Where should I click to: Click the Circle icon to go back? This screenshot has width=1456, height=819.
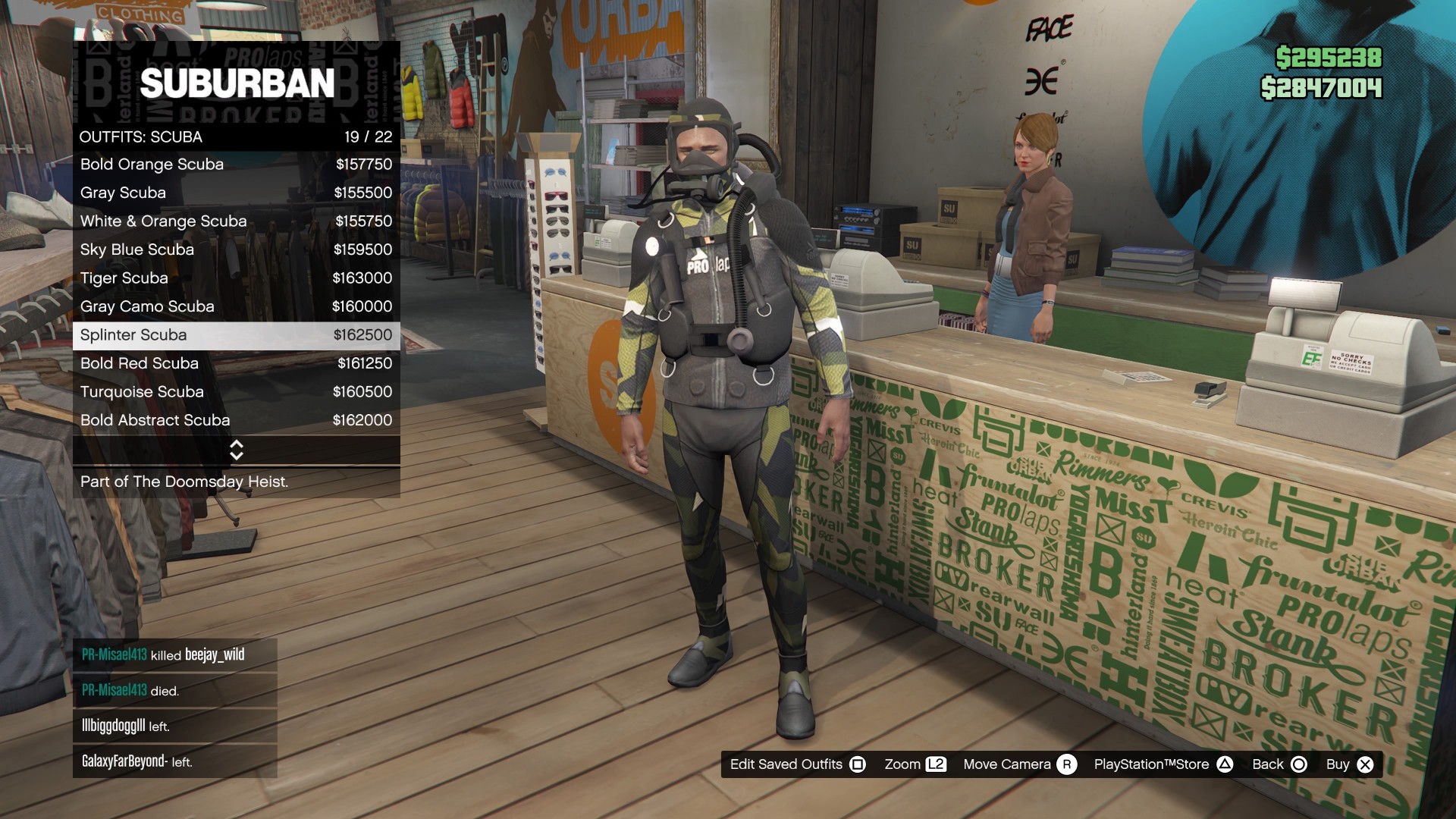coord(1298,764)
